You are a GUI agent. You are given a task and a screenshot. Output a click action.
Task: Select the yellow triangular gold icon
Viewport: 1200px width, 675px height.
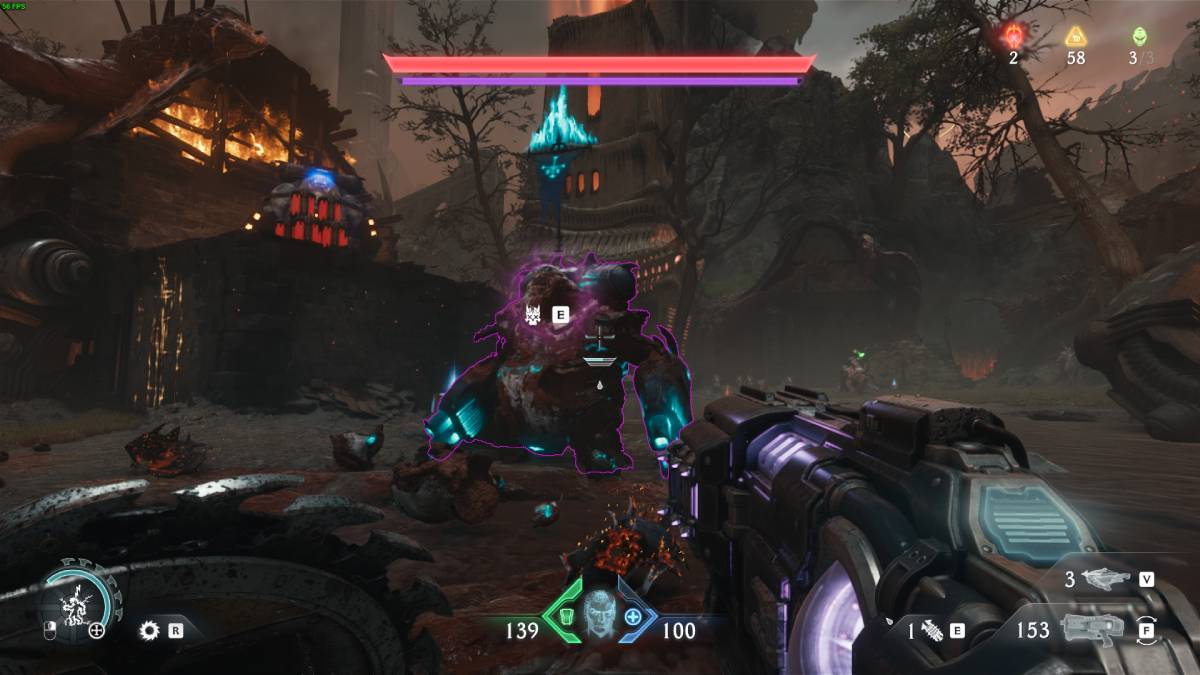(x=1075, y=37)
